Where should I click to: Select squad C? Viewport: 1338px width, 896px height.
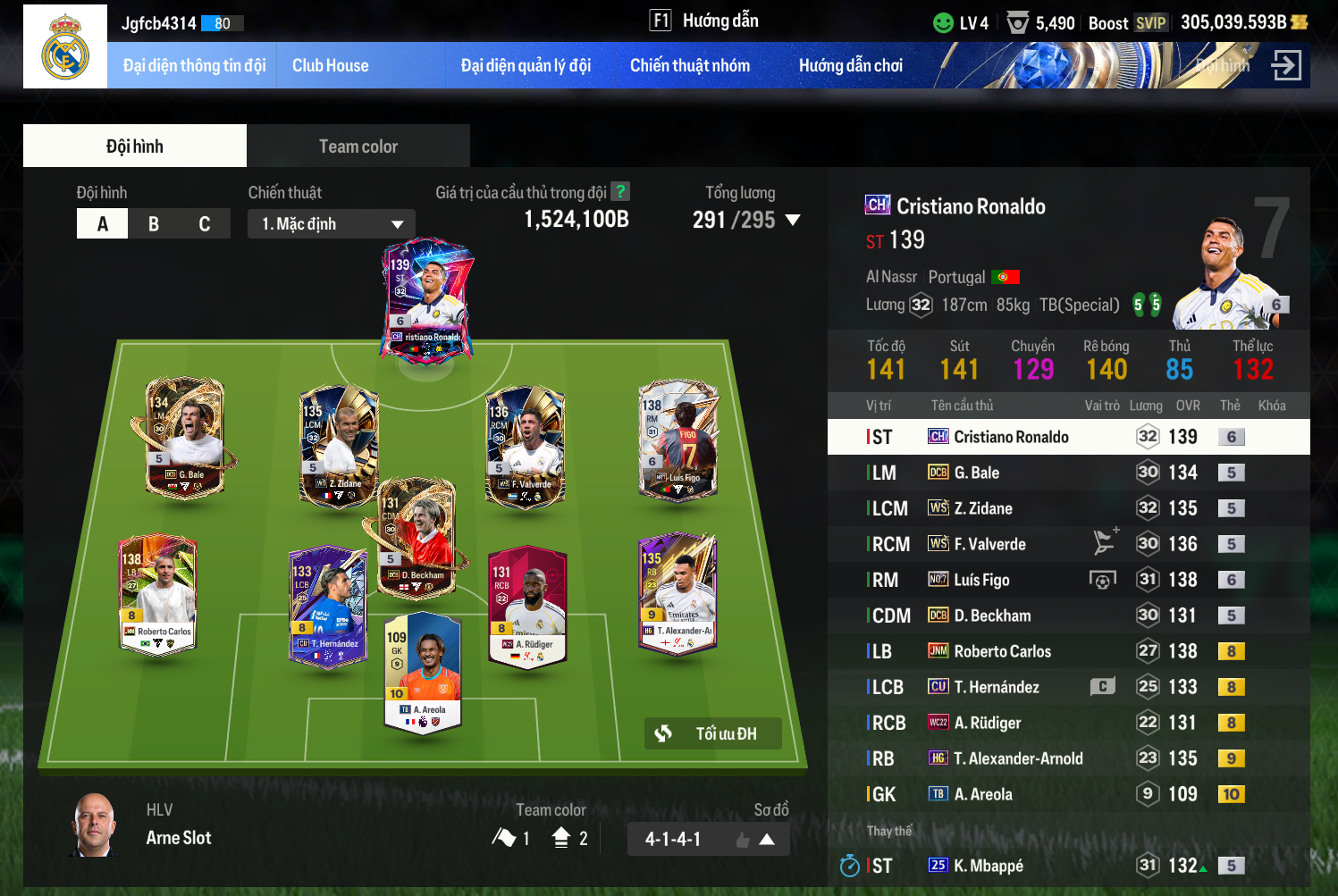205,223
